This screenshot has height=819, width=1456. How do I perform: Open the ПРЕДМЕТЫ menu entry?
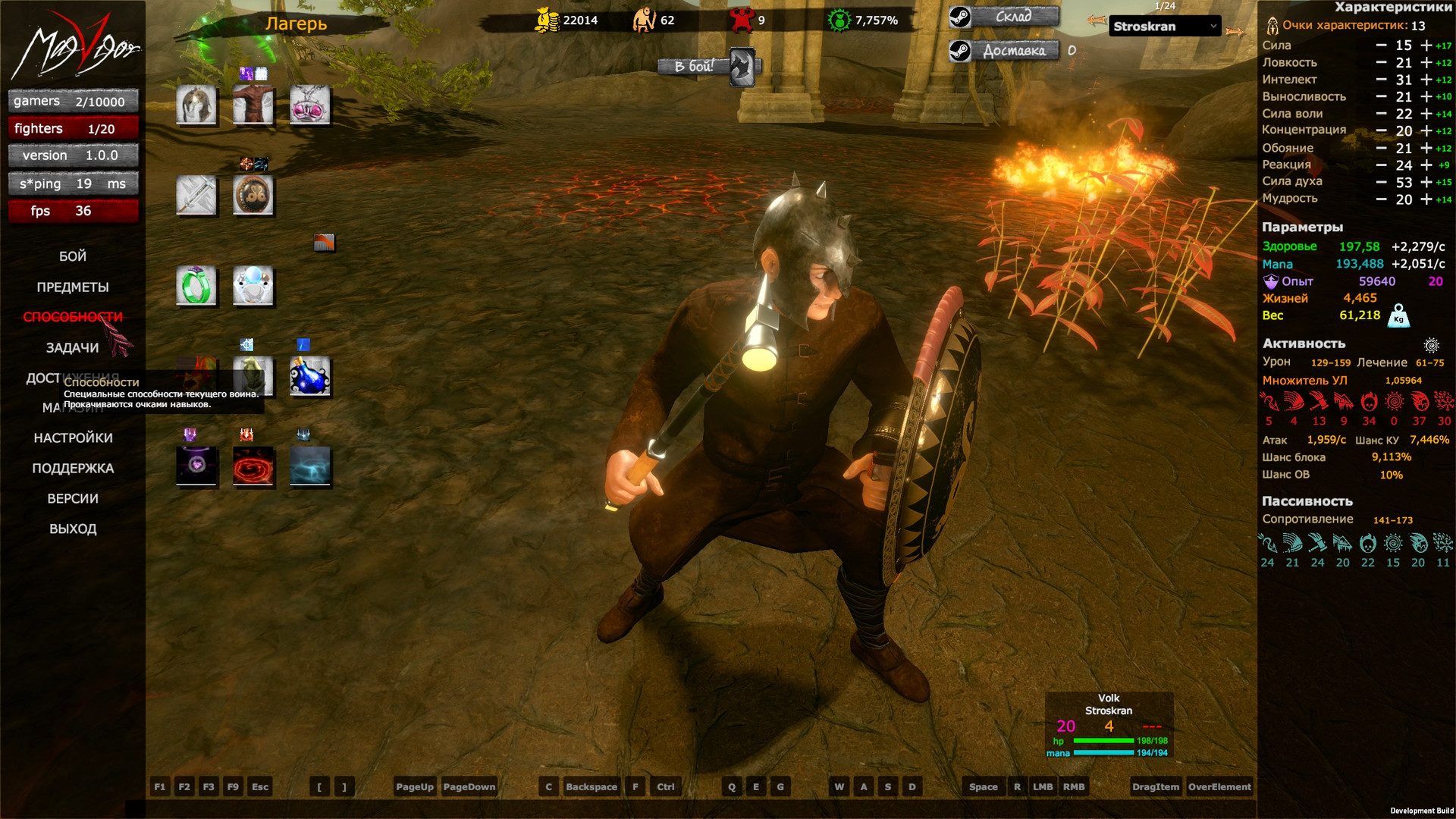(x=73, y=287)
